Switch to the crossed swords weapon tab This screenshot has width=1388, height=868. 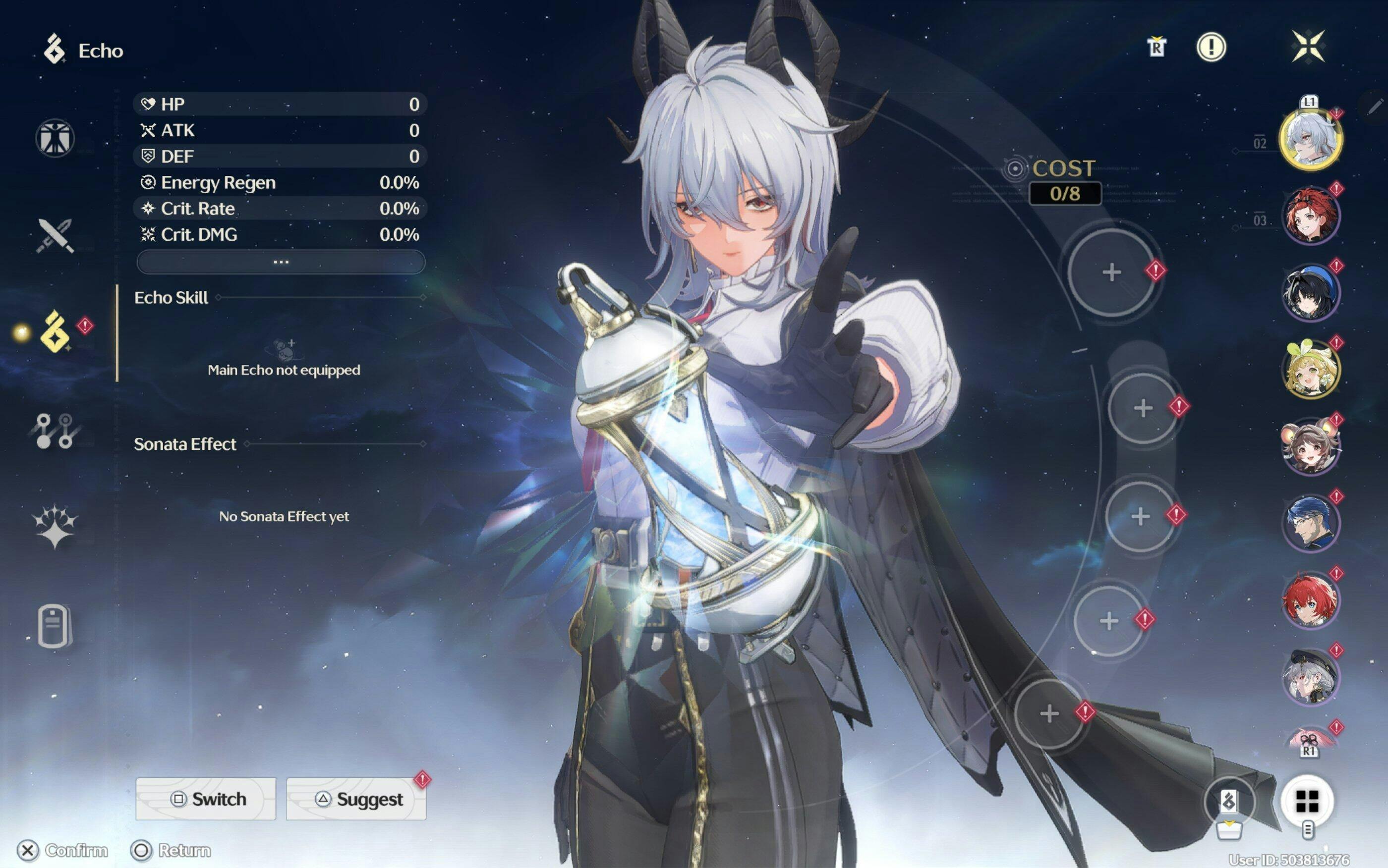click(x=55, y=235)
